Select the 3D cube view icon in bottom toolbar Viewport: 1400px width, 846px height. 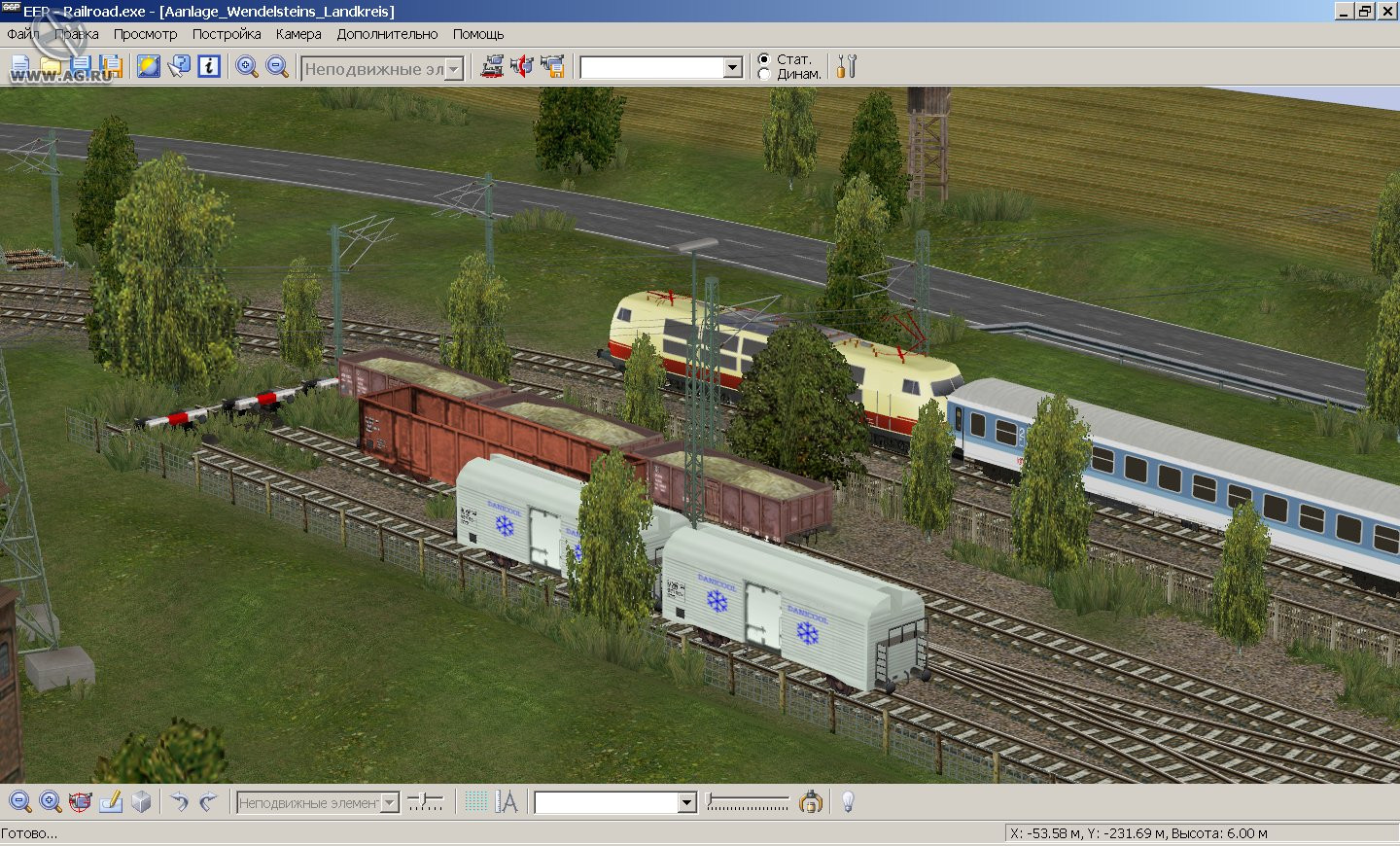pyautogui.click(x=139, y=802)
